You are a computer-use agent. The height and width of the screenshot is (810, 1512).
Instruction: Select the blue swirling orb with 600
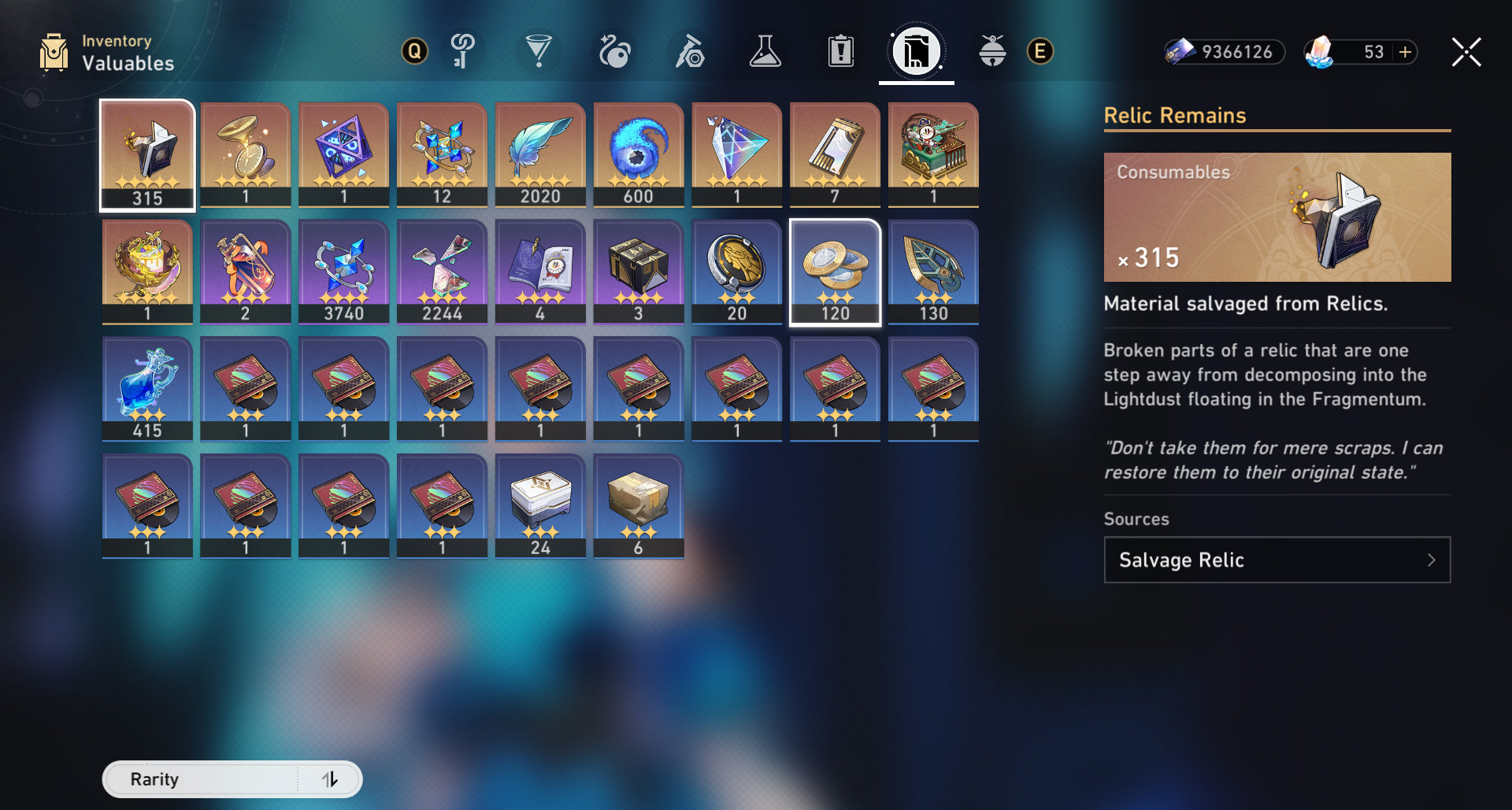(x=639, y=155)
